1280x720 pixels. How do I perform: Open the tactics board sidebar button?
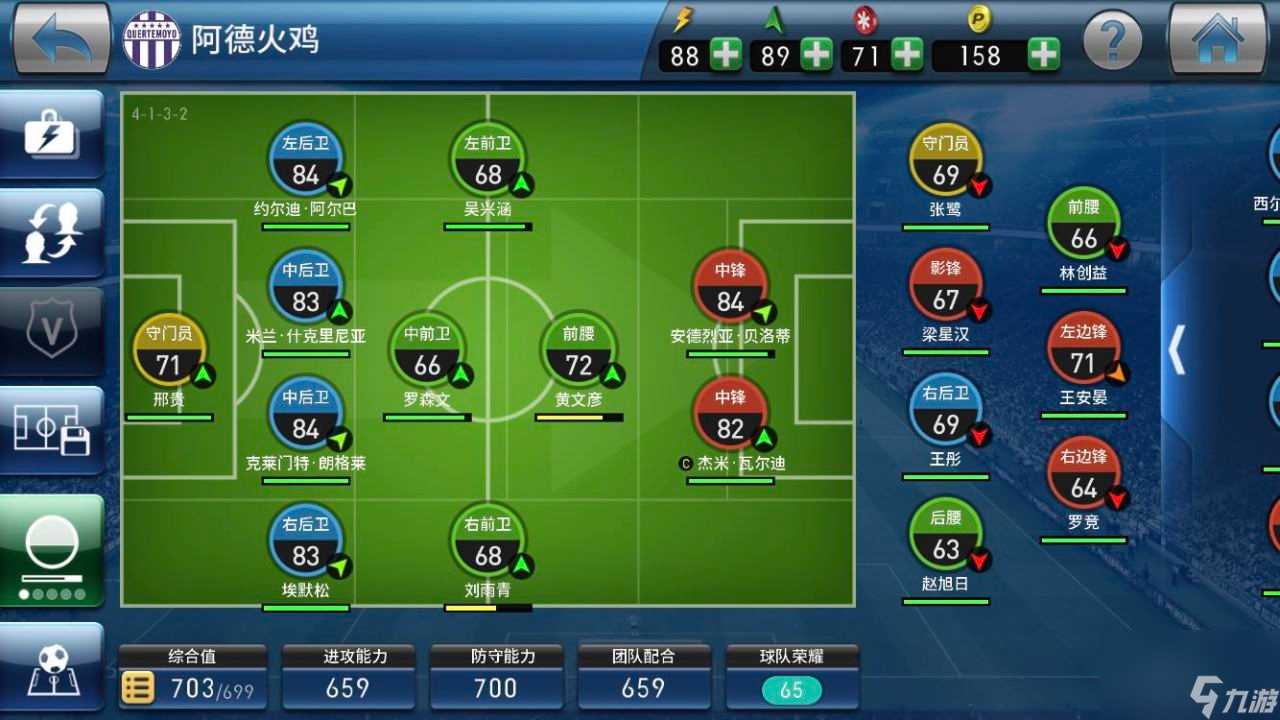point(52,667)
